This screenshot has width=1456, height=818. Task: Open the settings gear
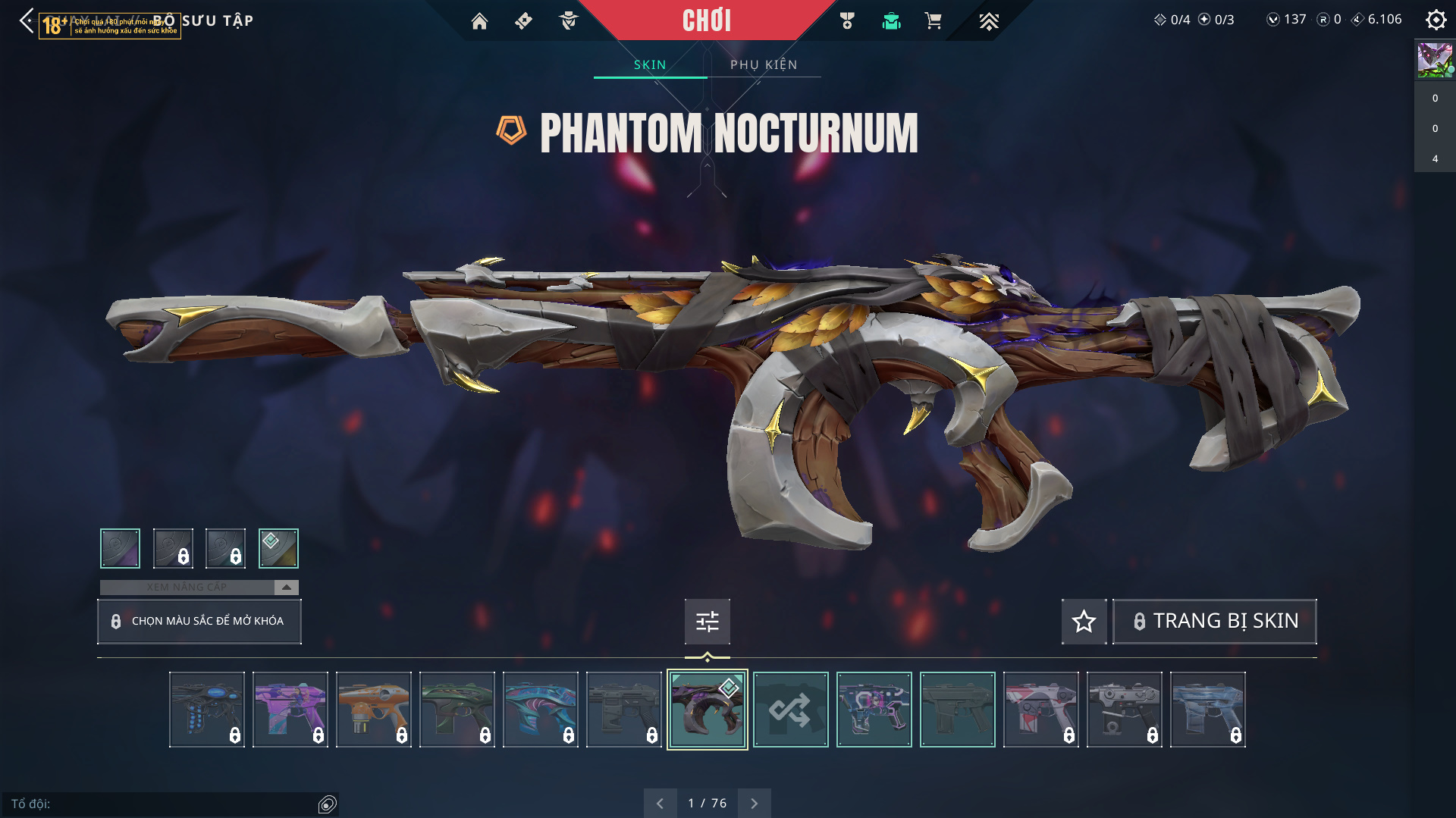1436,20
